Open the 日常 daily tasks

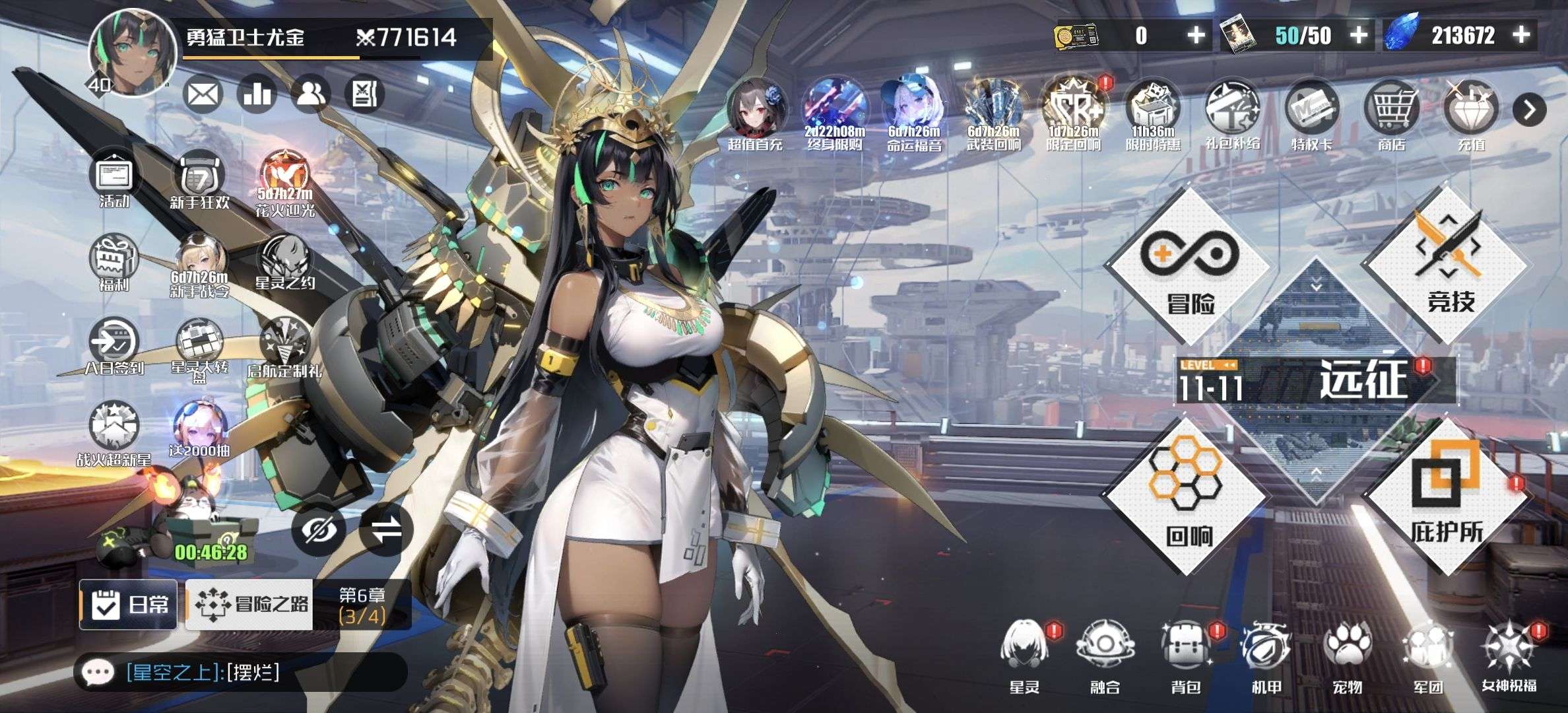pyautogui.click(x=129, y=604)
